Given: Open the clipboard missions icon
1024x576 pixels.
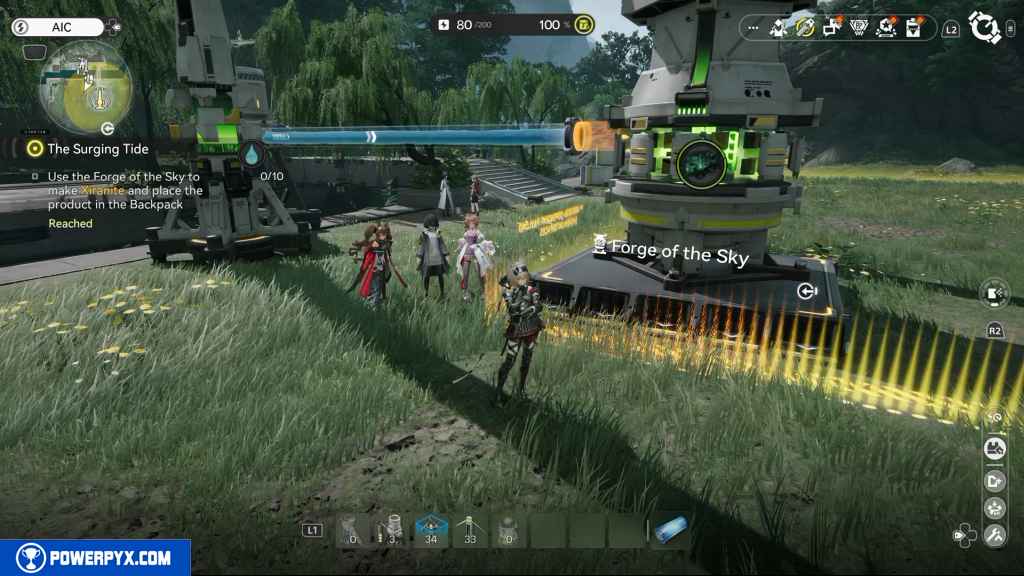Looking at the screenshot, I should 912,28.
